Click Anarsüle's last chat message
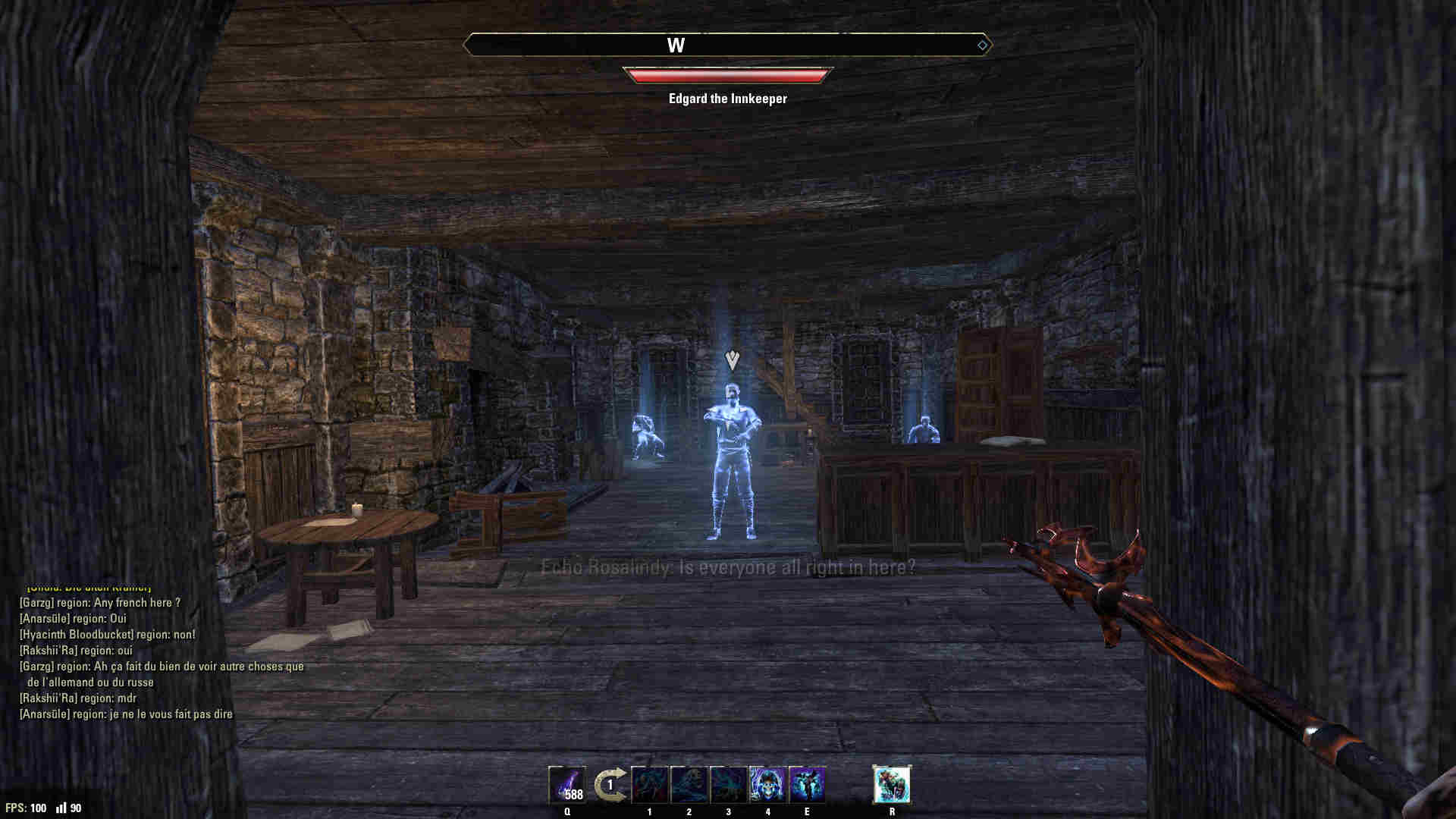1456x819 pixels. pos(126,714)
